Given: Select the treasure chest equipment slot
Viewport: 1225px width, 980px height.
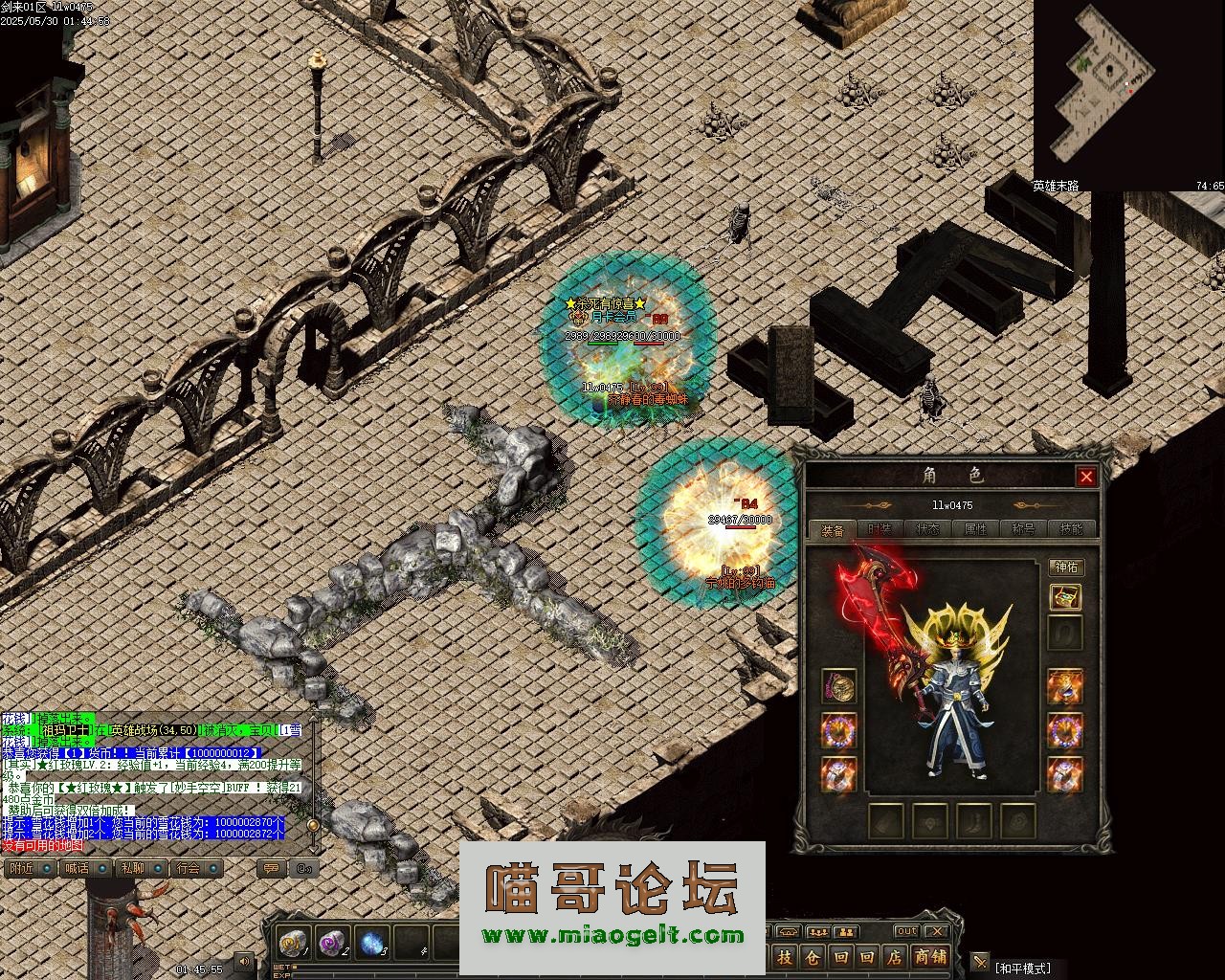Looking at the screenshot, I should [x=1065, y=597].
